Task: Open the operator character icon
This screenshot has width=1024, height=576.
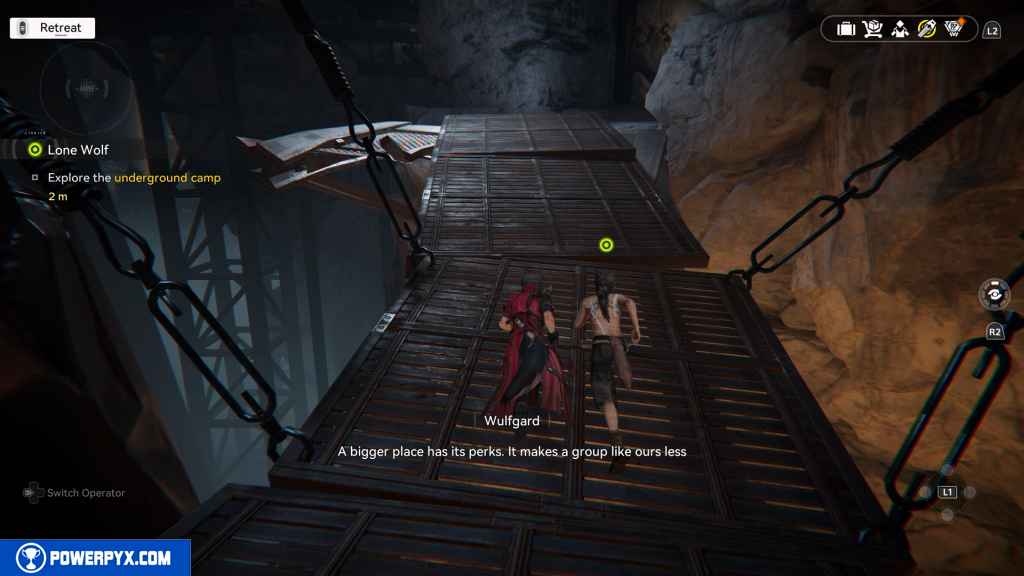Action: pos(900,29)
